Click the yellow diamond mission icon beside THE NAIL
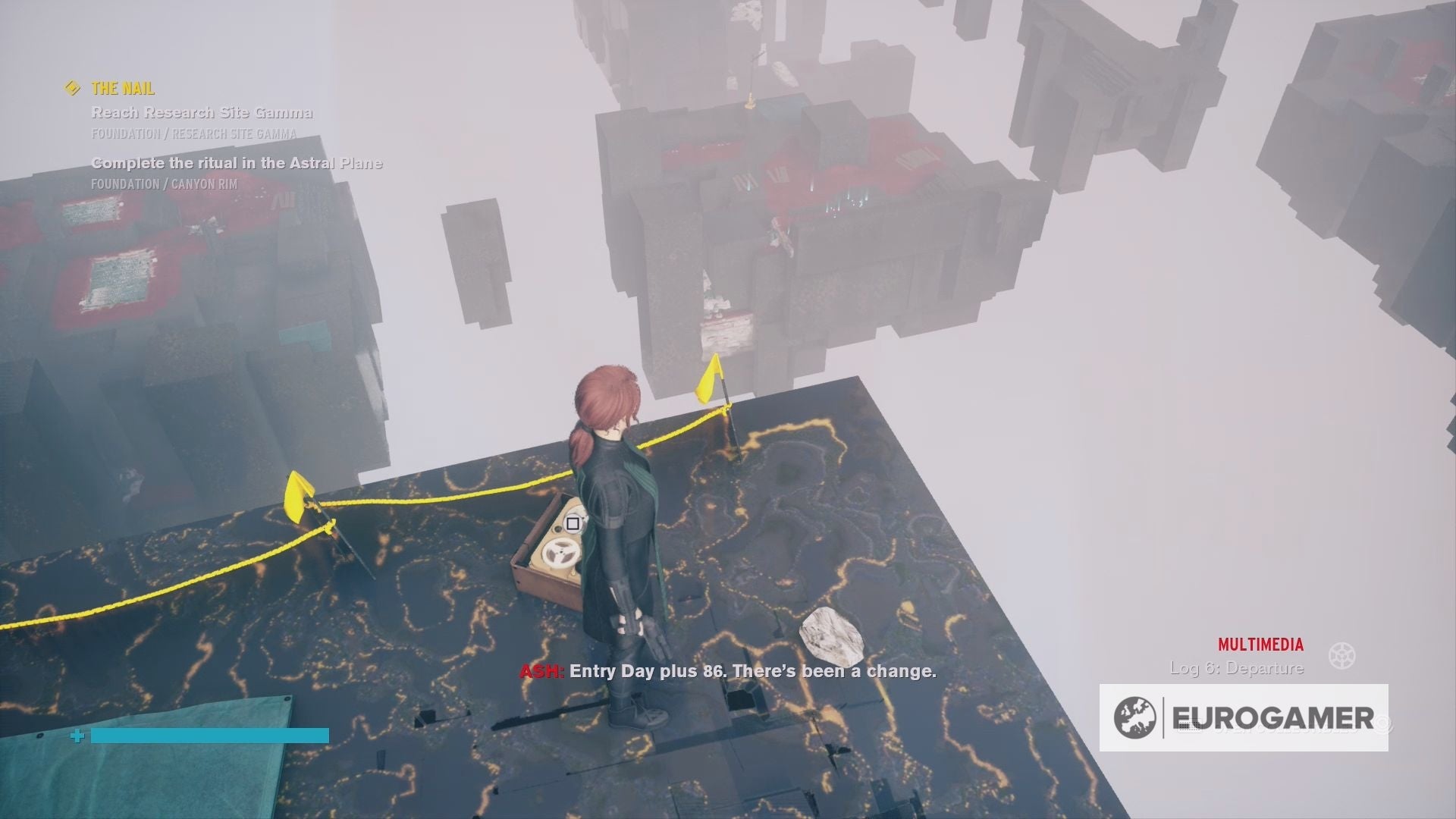Image resolution: width=1456 pixels, height=819 pixels. tap(72, 88)
